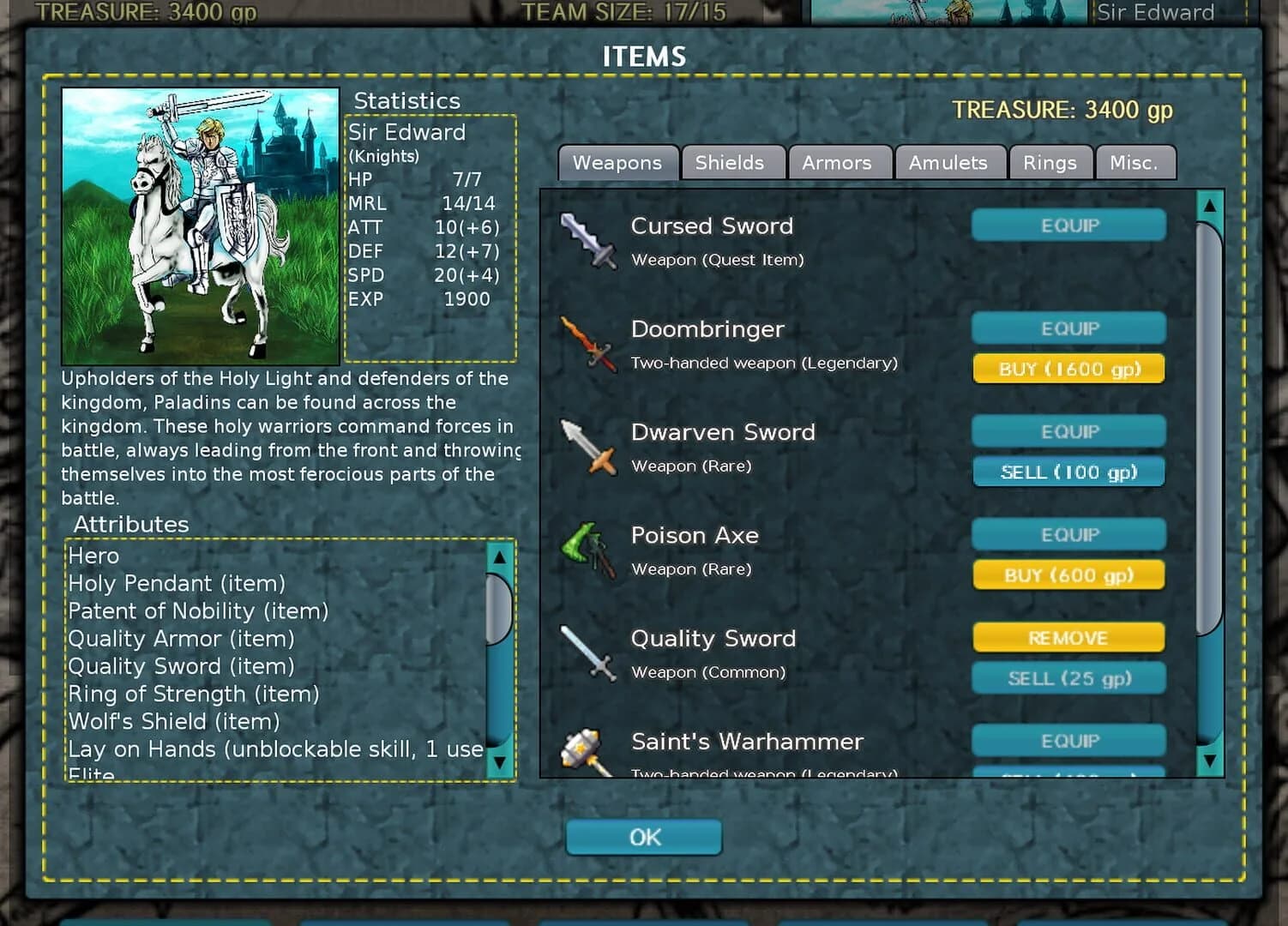
Task: Click the scroll-down arrow in attributes panel
Action: pyautogui.click(x=501, y=761)
